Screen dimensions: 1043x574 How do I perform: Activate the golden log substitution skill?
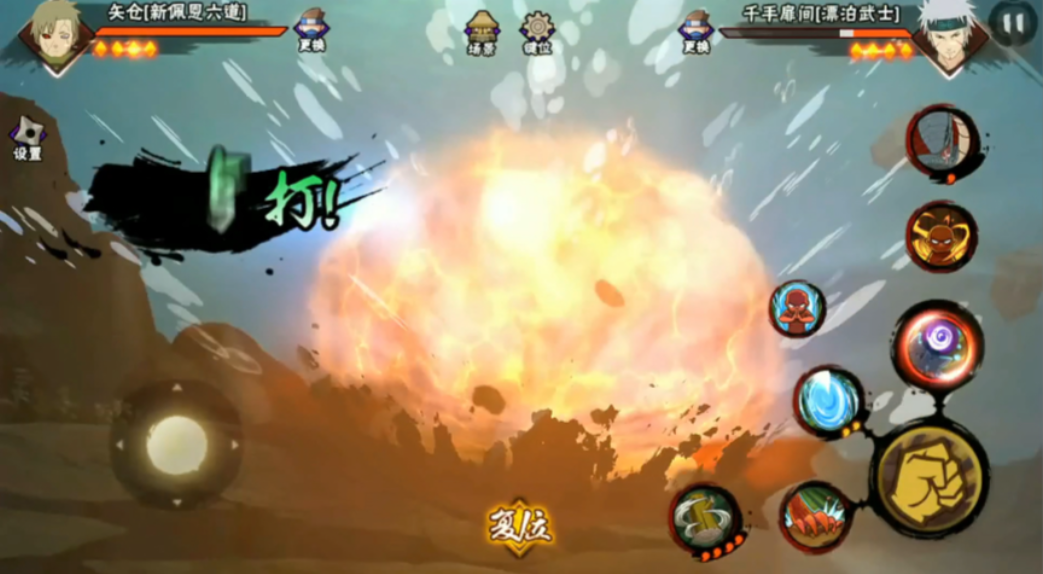[x=705, y=519]
